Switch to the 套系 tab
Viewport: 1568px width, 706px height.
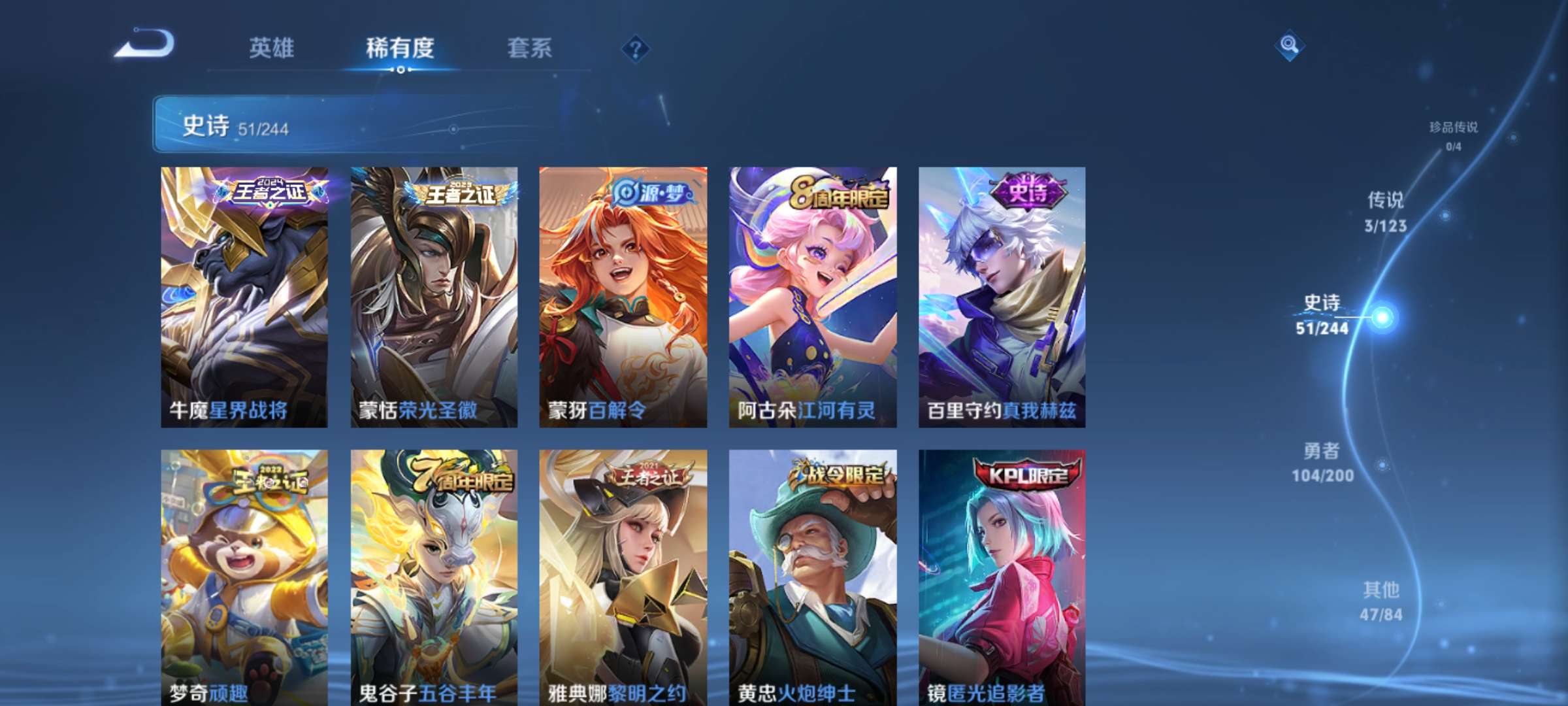(531, 48)
